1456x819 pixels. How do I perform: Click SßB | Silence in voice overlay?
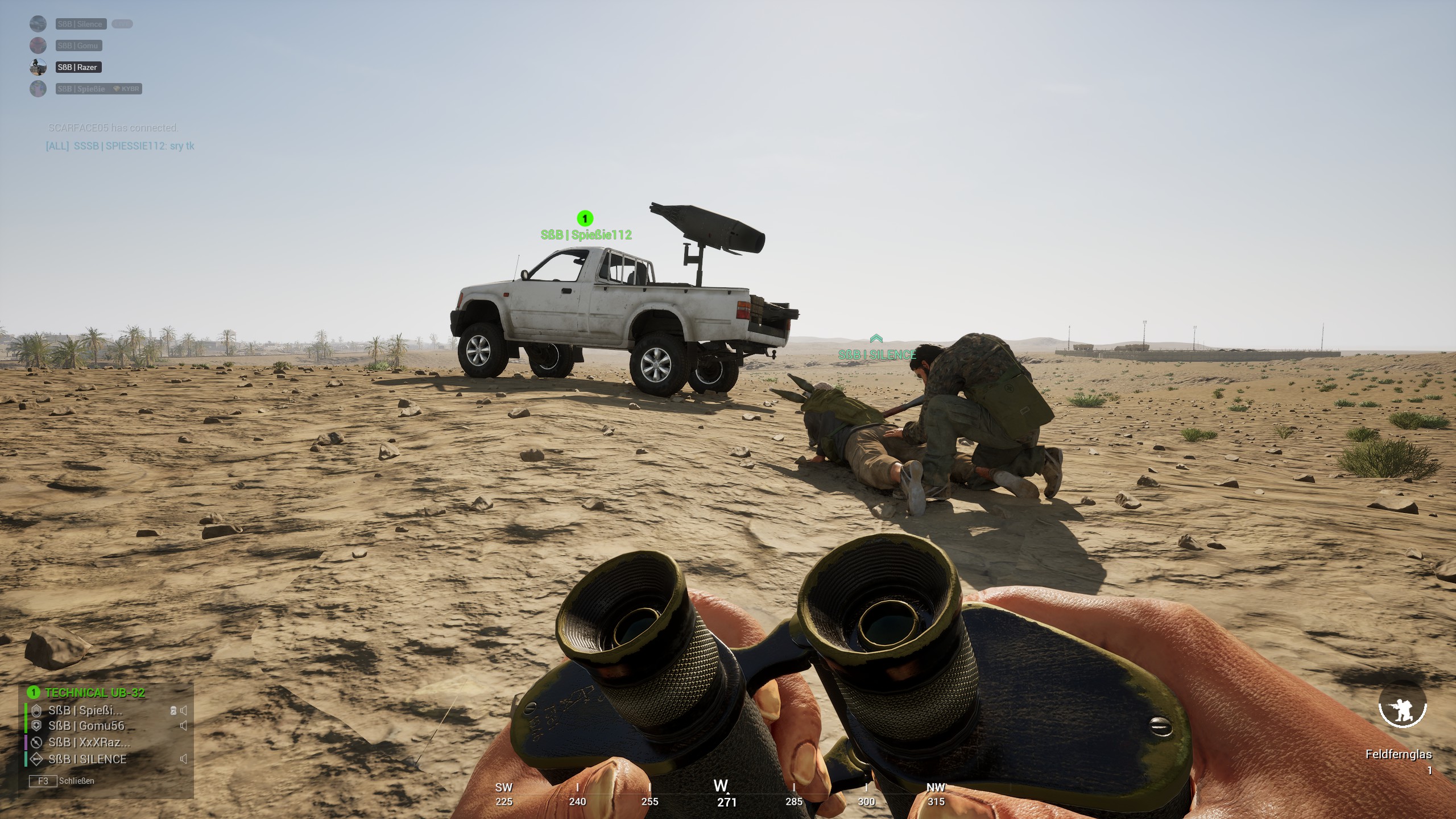[80, 24]
